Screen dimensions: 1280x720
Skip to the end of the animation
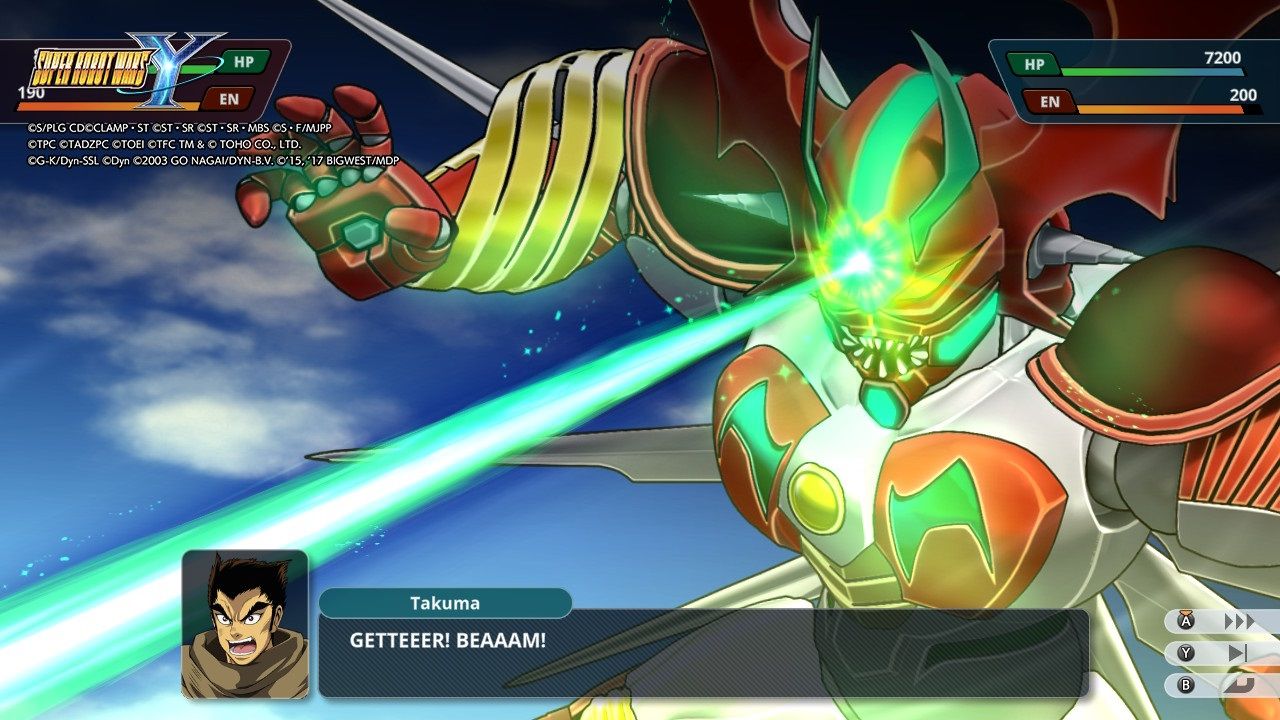tap(1238, 653)
